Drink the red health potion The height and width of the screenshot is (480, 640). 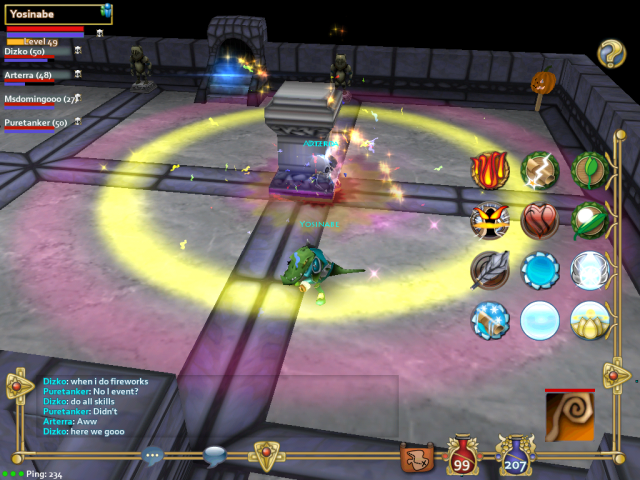463,457
